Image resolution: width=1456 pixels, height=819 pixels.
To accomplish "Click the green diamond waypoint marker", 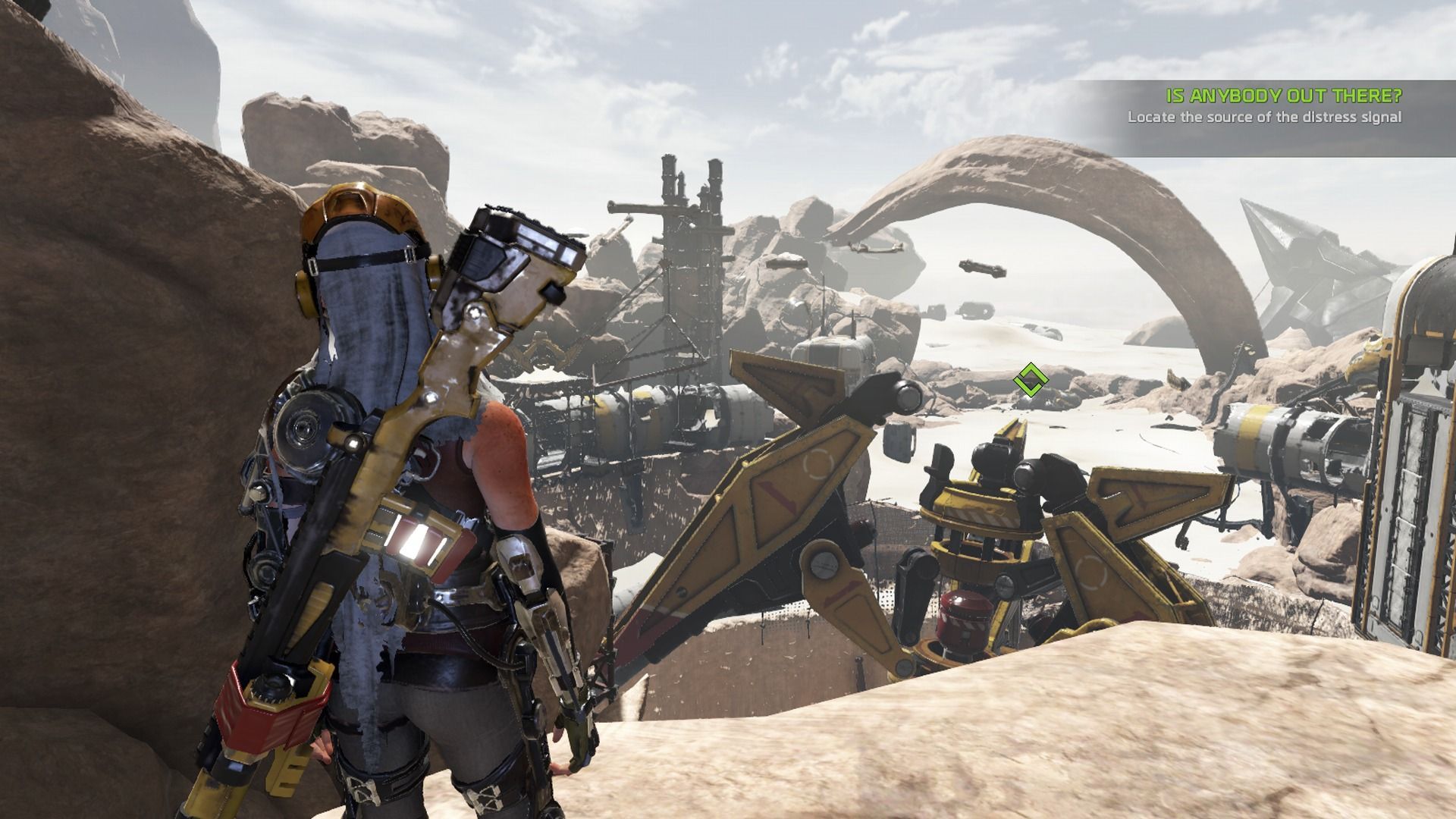I will [x=1029, y=379].
